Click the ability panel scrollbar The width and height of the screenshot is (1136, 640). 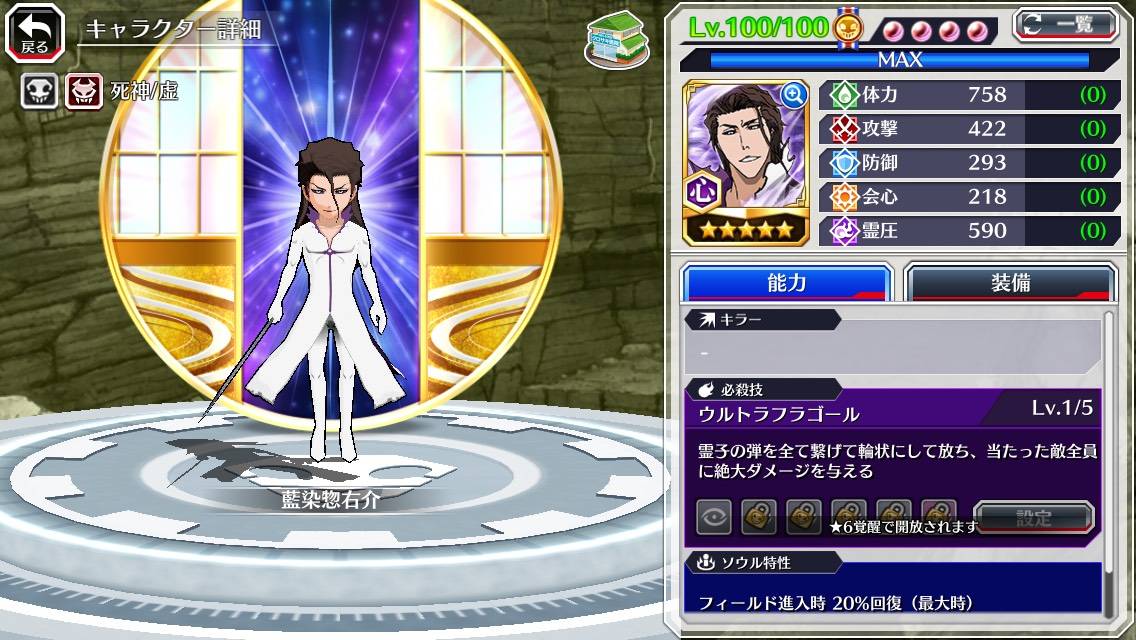pos(1108,460)
